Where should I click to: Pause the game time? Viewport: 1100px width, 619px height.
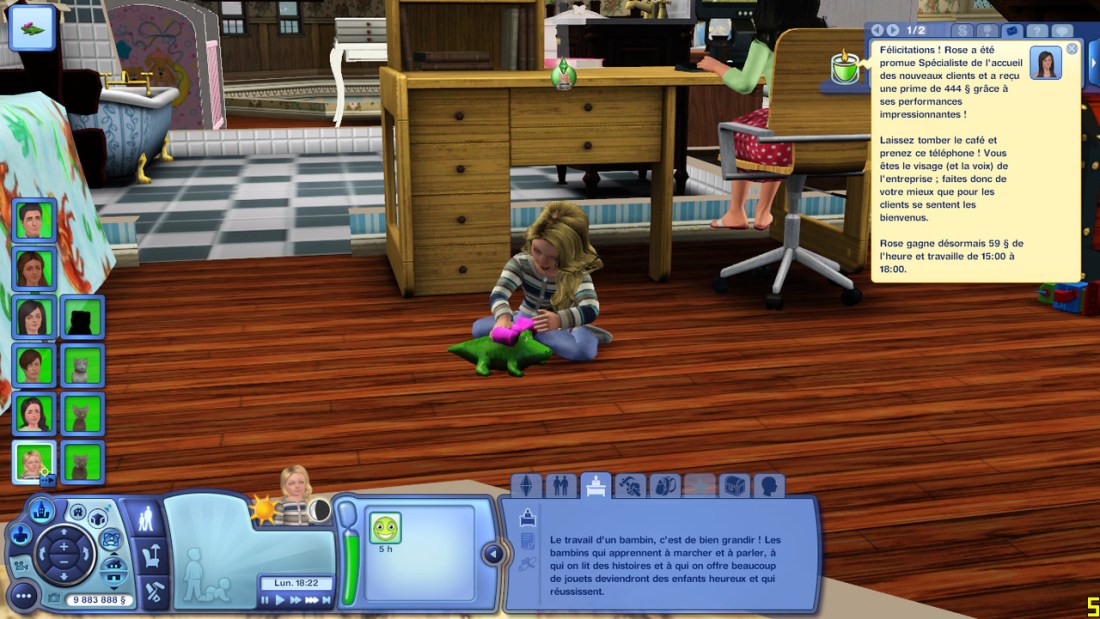pos(266,600)
